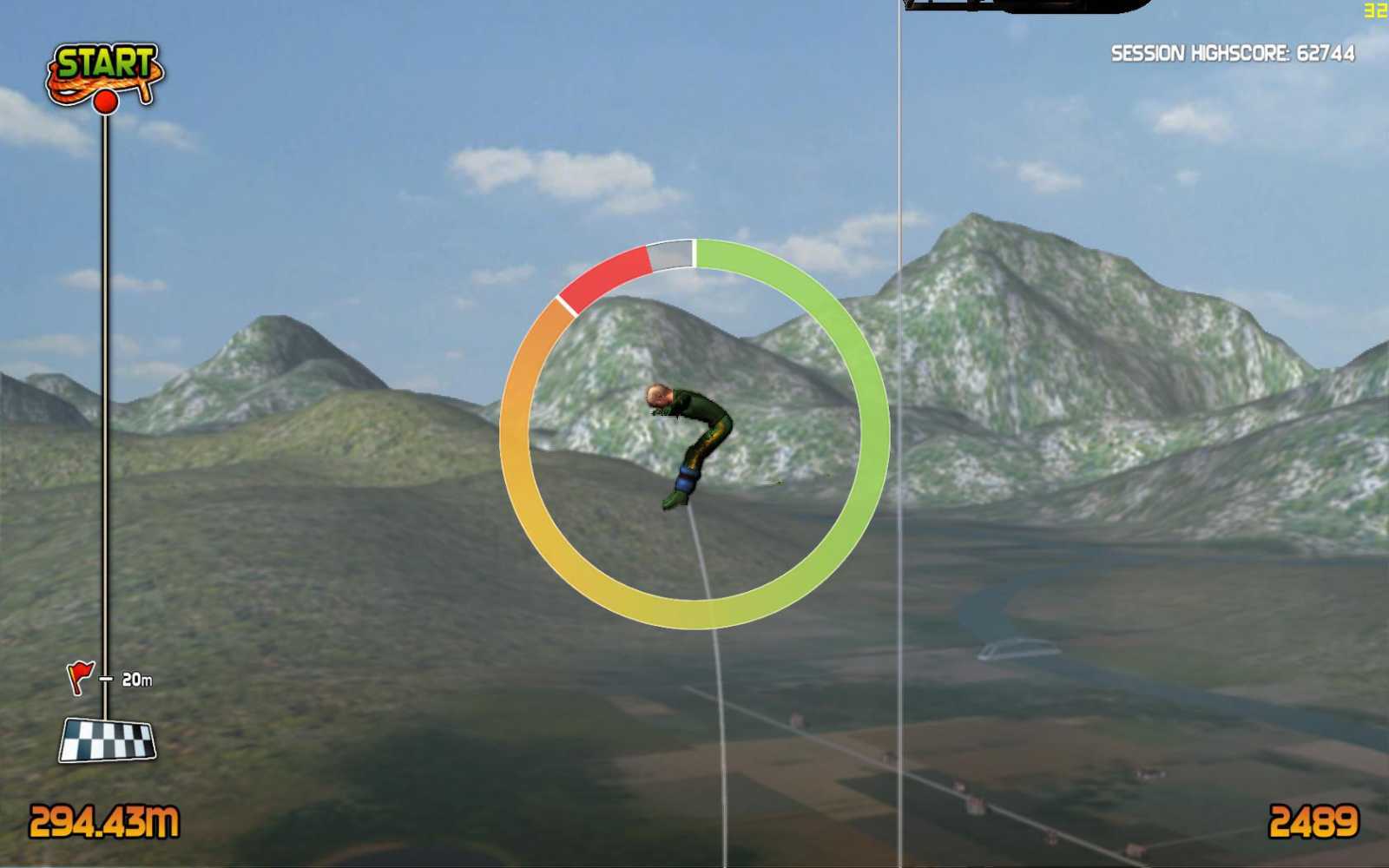
Task: Select the red 20m goal flag
Action: 80,674
